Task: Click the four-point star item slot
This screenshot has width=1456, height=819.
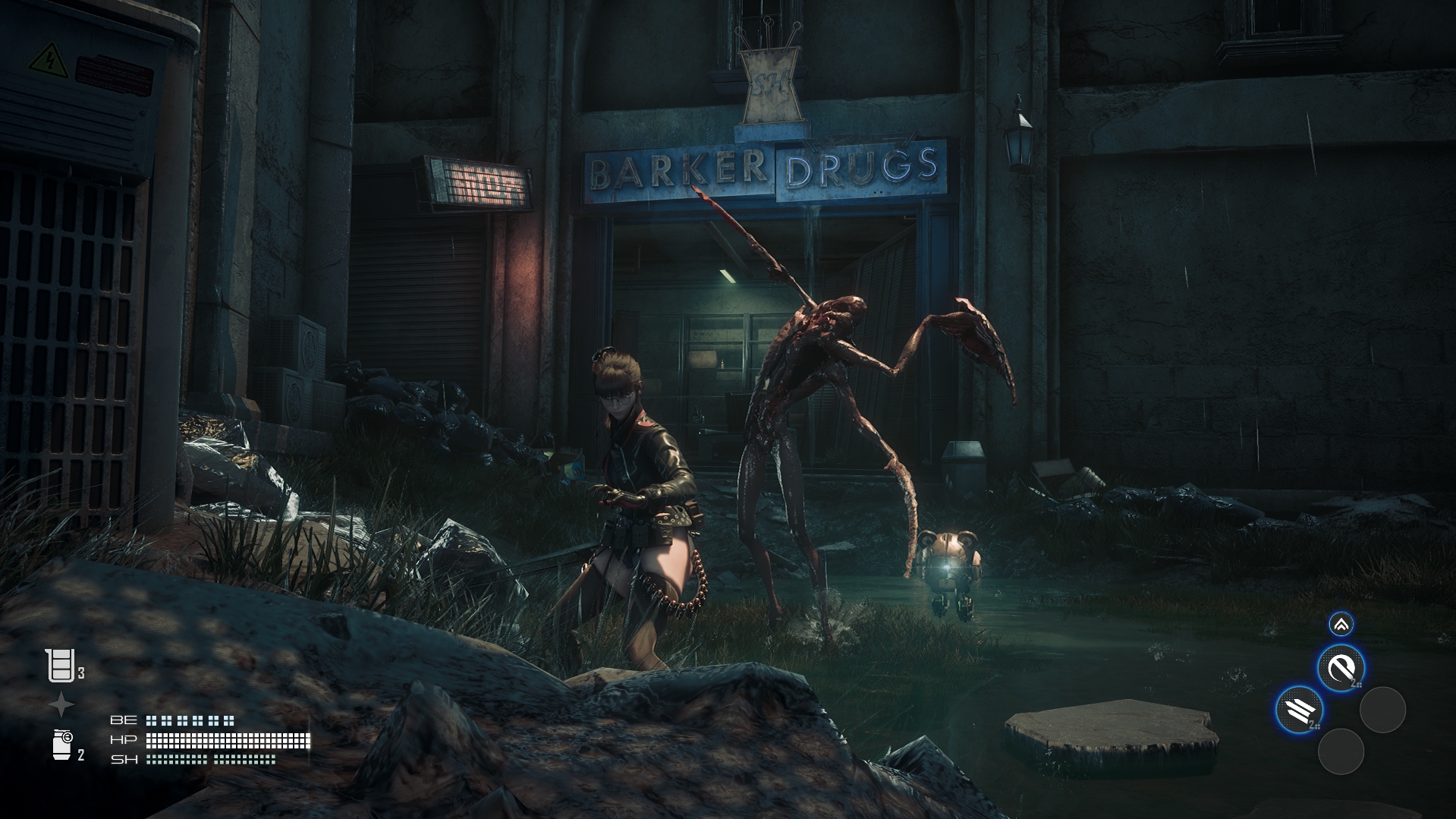Action: [x=61, y=706]
